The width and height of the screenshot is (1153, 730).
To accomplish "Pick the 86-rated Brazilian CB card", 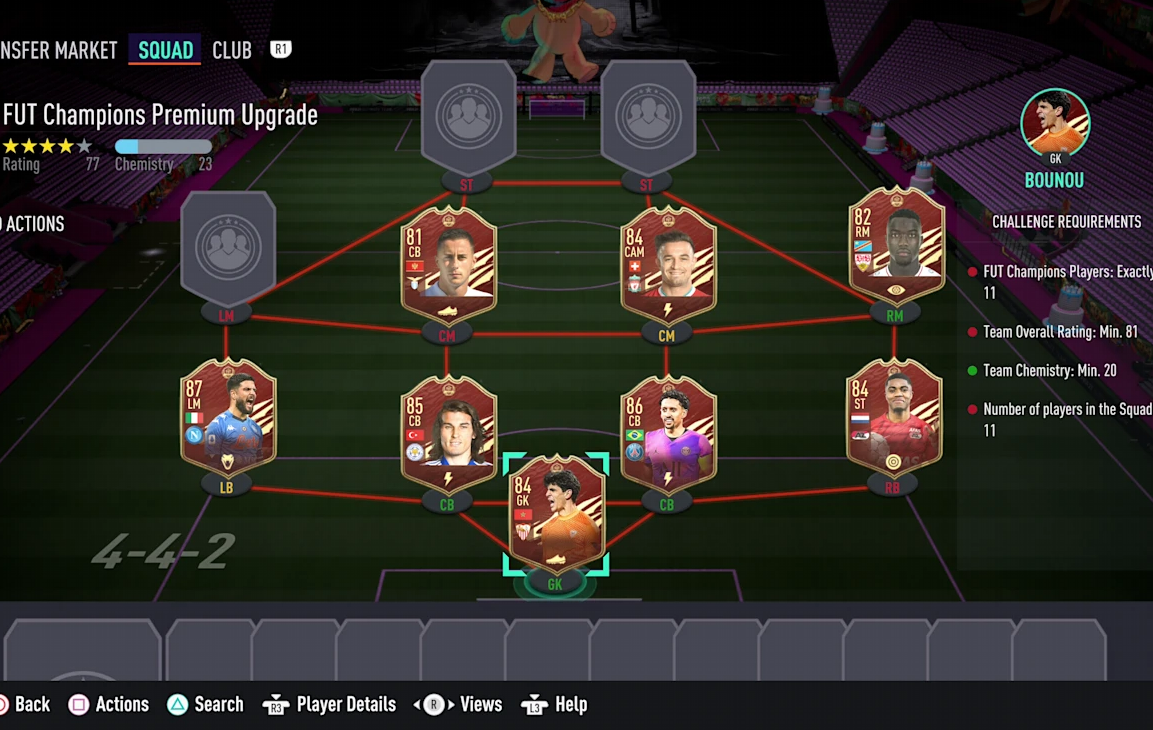I will coord(667,434).
